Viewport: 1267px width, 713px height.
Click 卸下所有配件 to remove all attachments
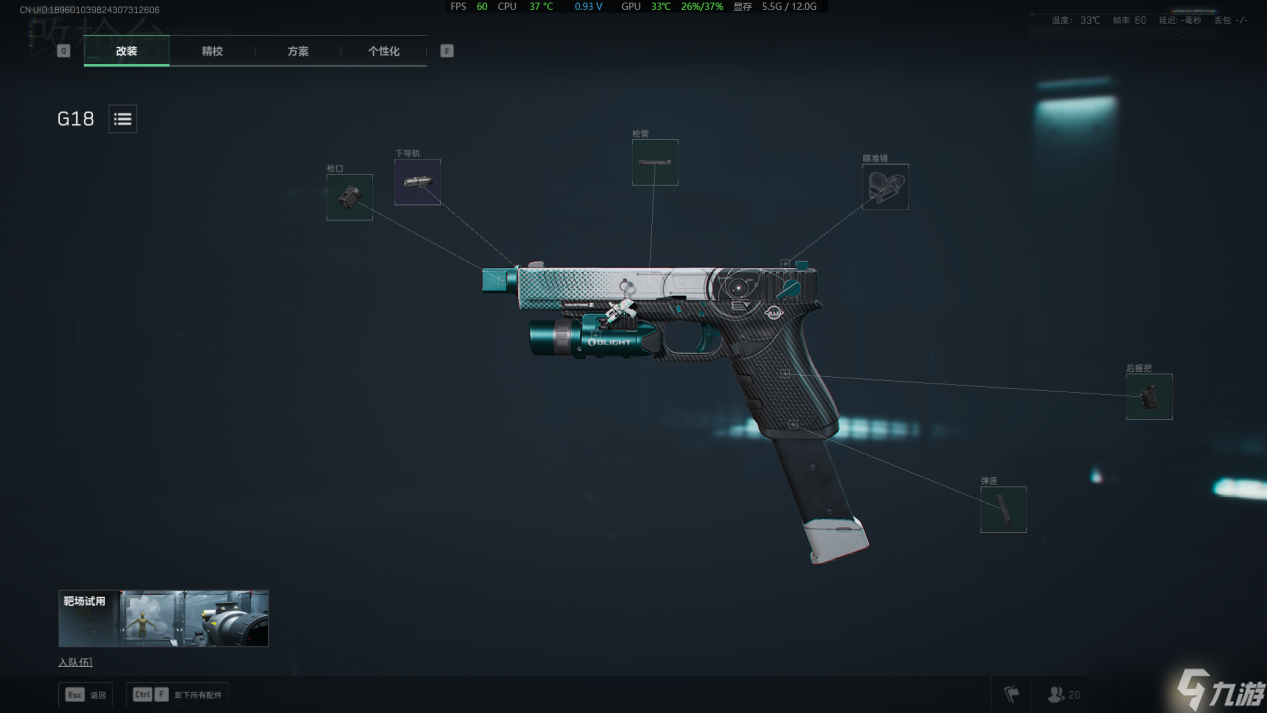pos(178,694)
